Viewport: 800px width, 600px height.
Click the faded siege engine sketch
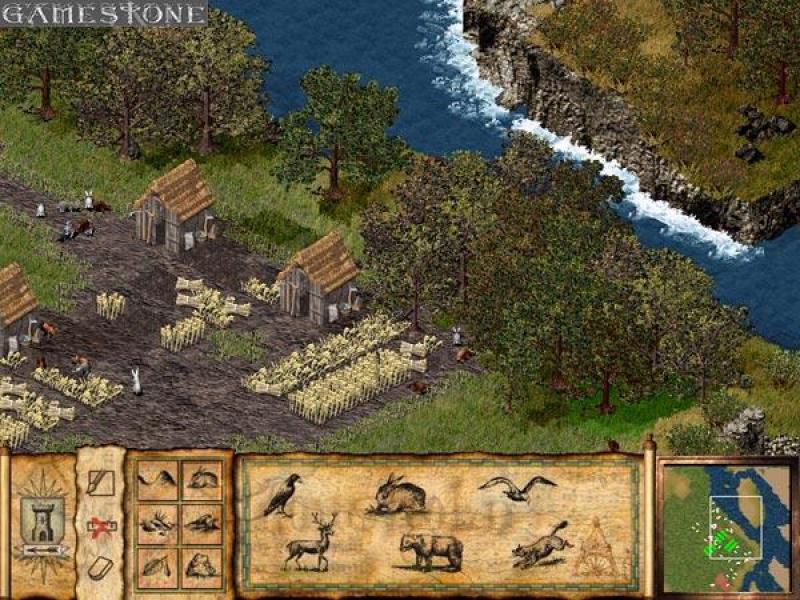tap(600, 547)
